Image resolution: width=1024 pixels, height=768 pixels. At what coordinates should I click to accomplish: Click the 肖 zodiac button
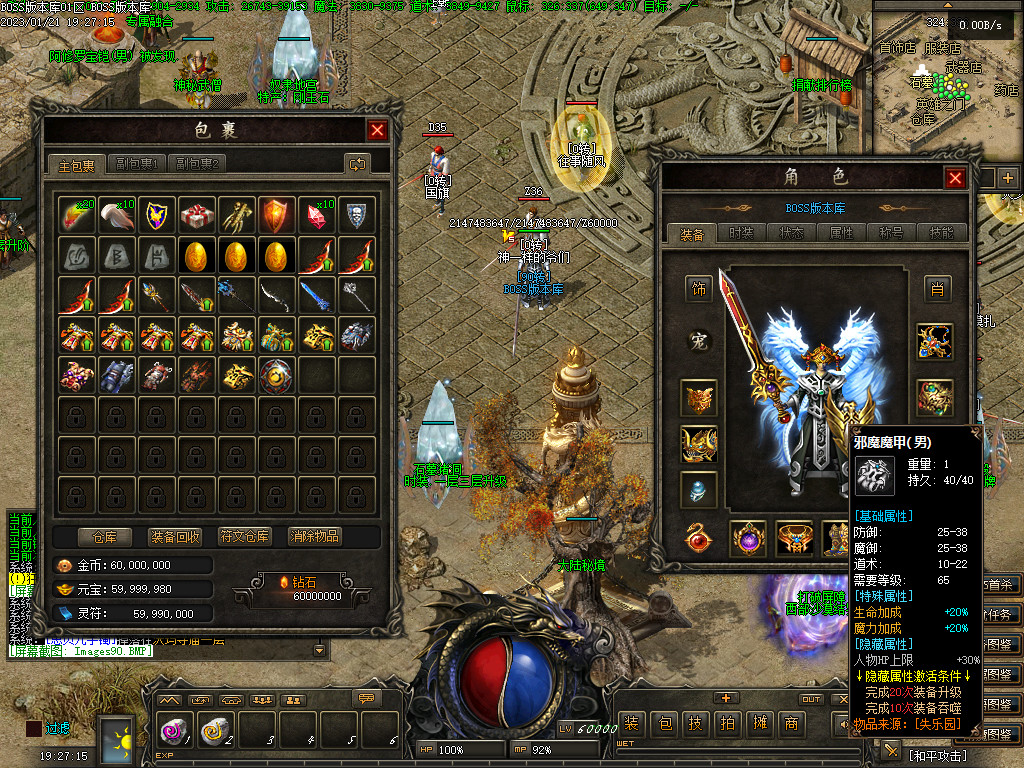click(936, 289)
